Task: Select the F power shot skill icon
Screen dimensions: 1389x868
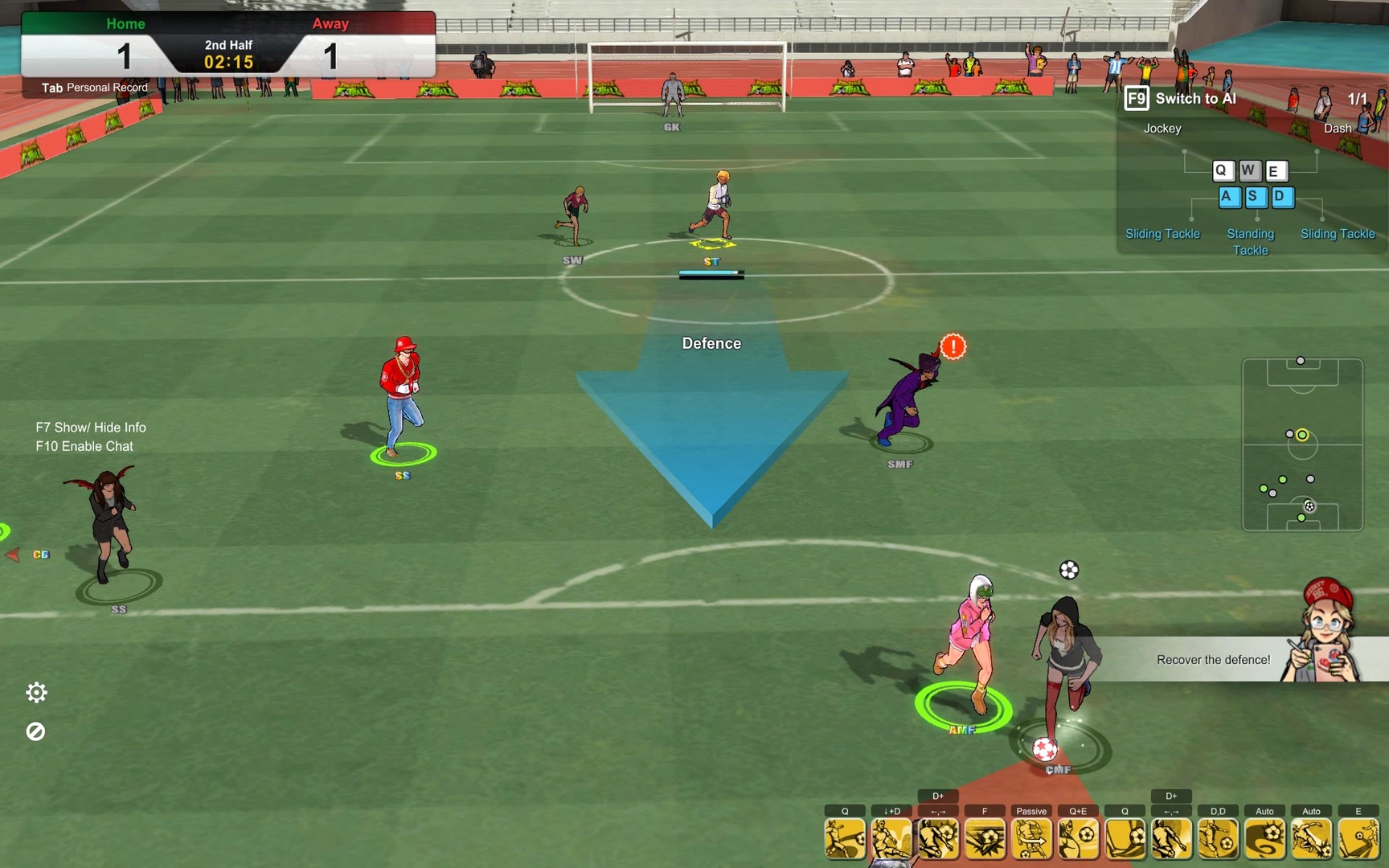Action: coord(985,838)
